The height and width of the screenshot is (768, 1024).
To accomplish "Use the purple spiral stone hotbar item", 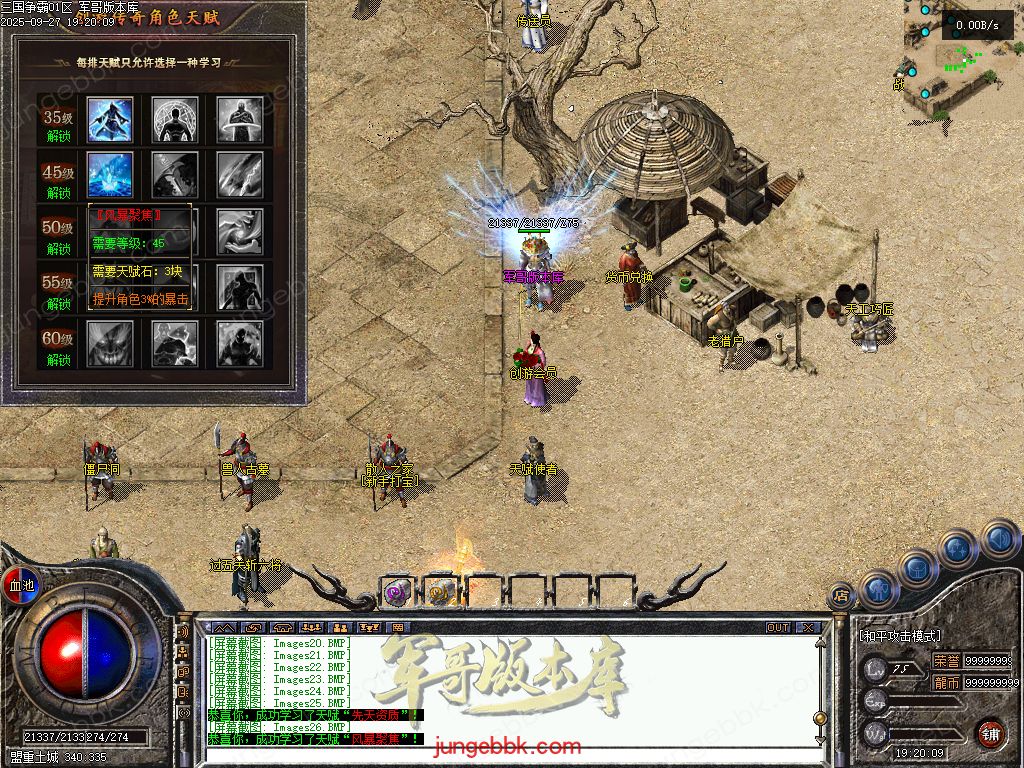I will tap(398, 592).
